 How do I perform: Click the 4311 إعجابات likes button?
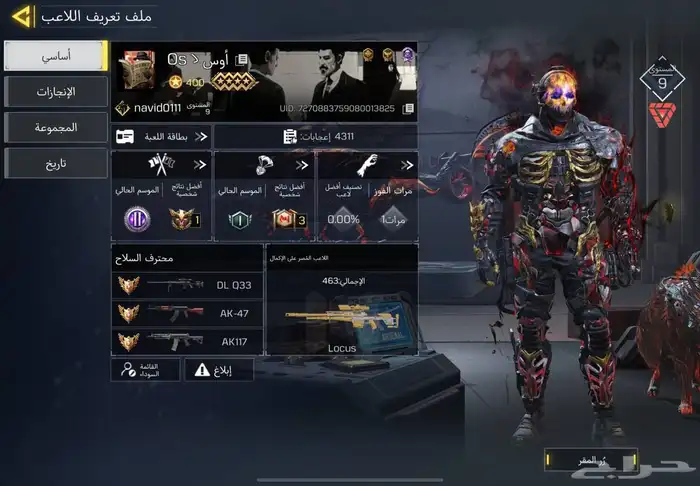[x=314, y=136]
